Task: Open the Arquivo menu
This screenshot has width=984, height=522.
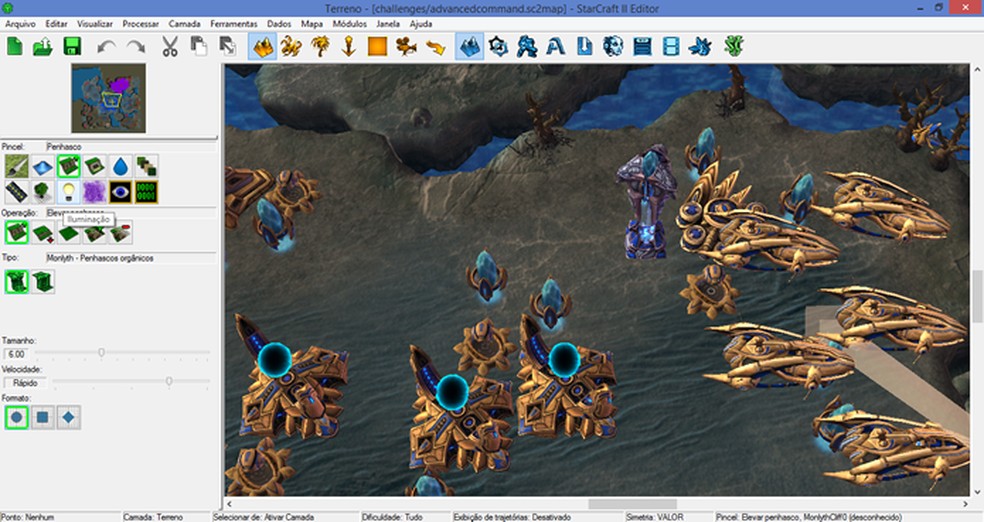Action: point(20,23)
